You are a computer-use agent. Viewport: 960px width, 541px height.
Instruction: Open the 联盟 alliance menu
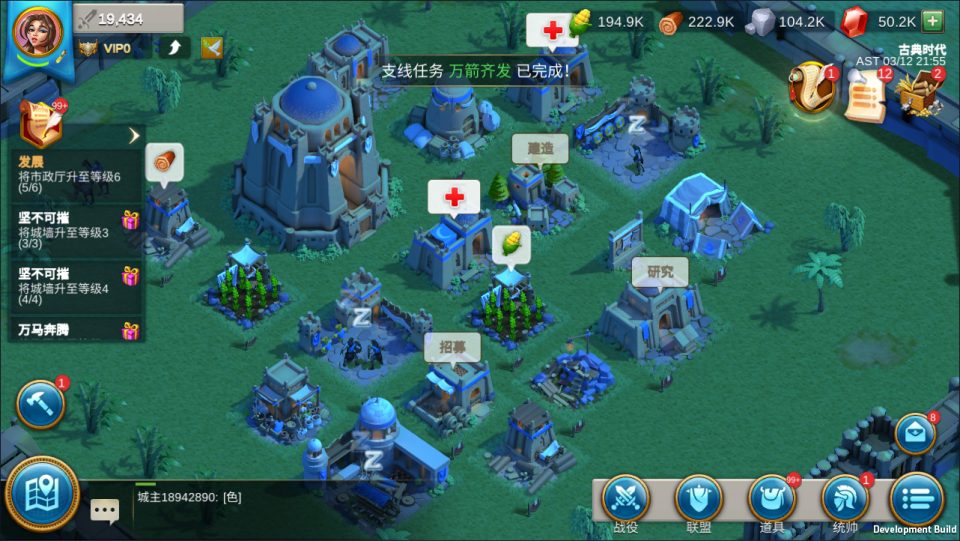point(699,497)
